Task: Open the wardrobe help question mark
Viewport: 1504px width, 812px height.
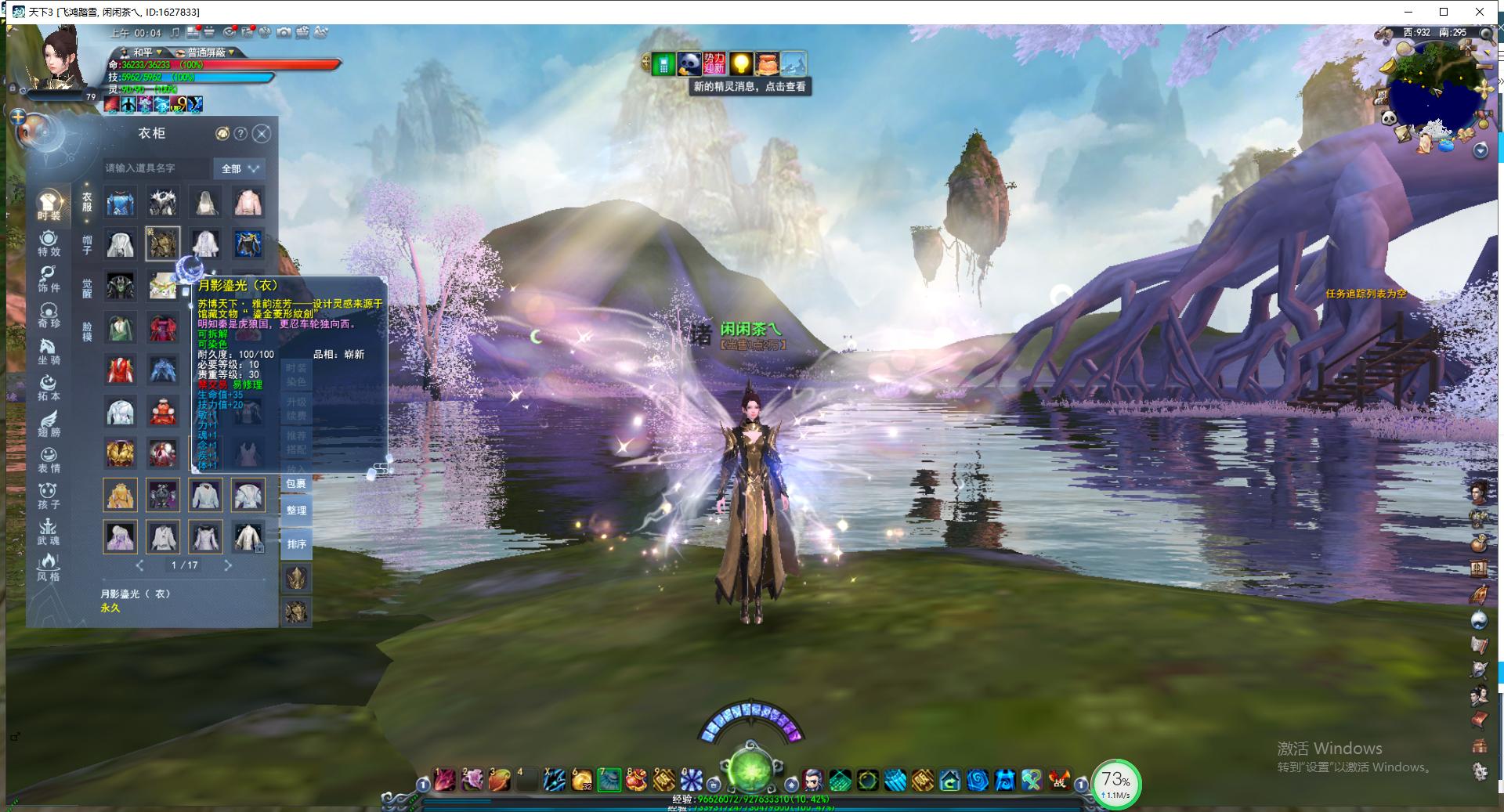Action: 241,134
